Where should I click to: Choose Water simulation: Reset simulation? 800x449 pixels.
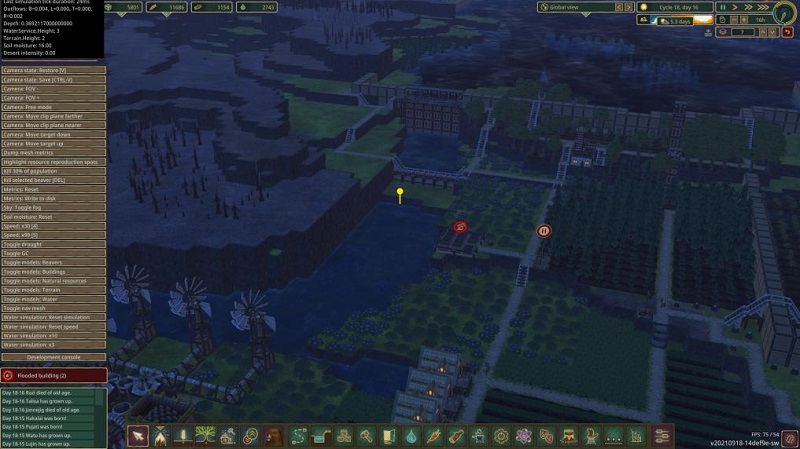54,318
